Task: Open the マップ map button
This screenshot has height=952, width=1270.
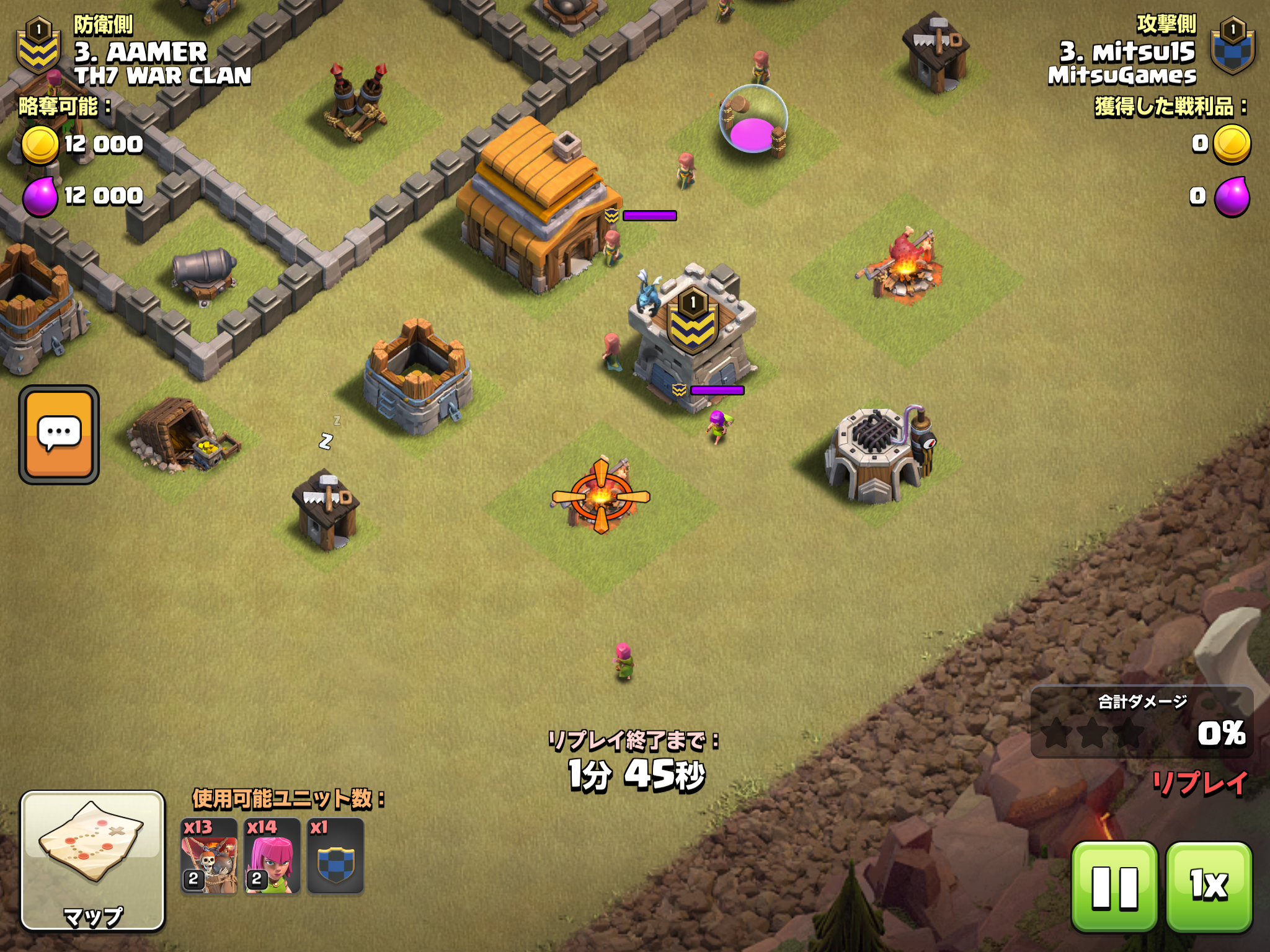Action: 93,861
